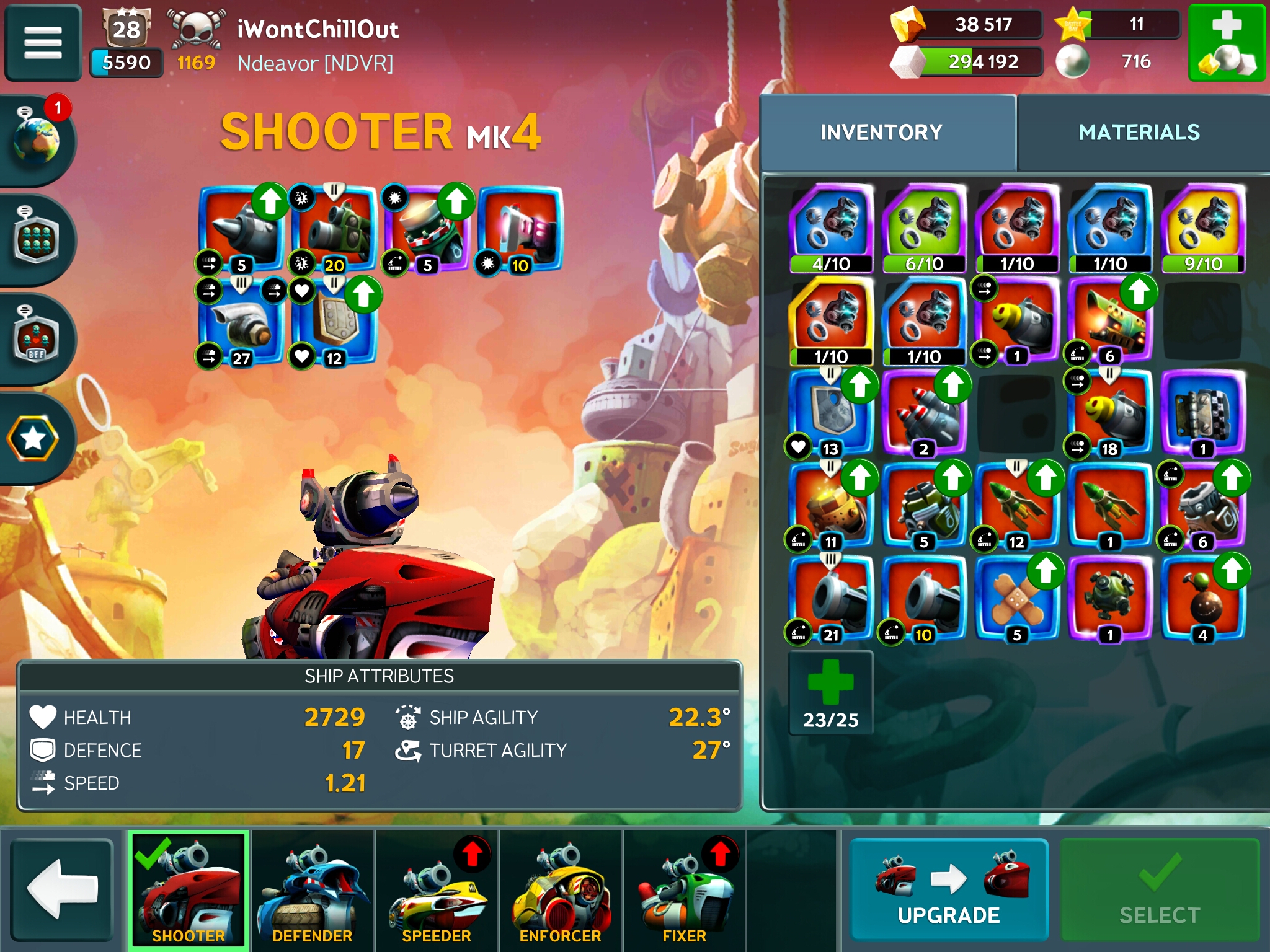Image resolution: width=1270 pixels, height=952 pixels.
Task: Expand inventory slots showing 23/25
Action: pos(830,692)
